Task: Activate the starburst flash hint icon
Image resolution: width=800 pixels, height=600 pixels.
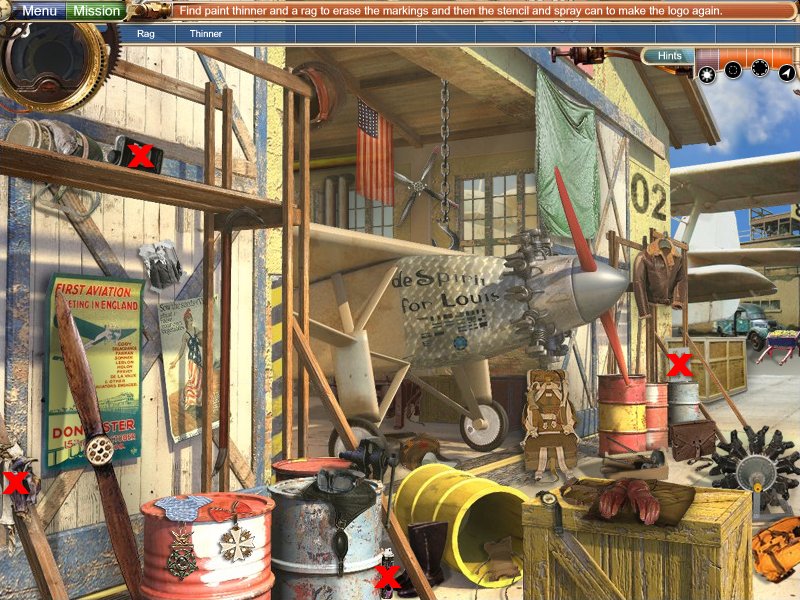Action: point(708,72)
